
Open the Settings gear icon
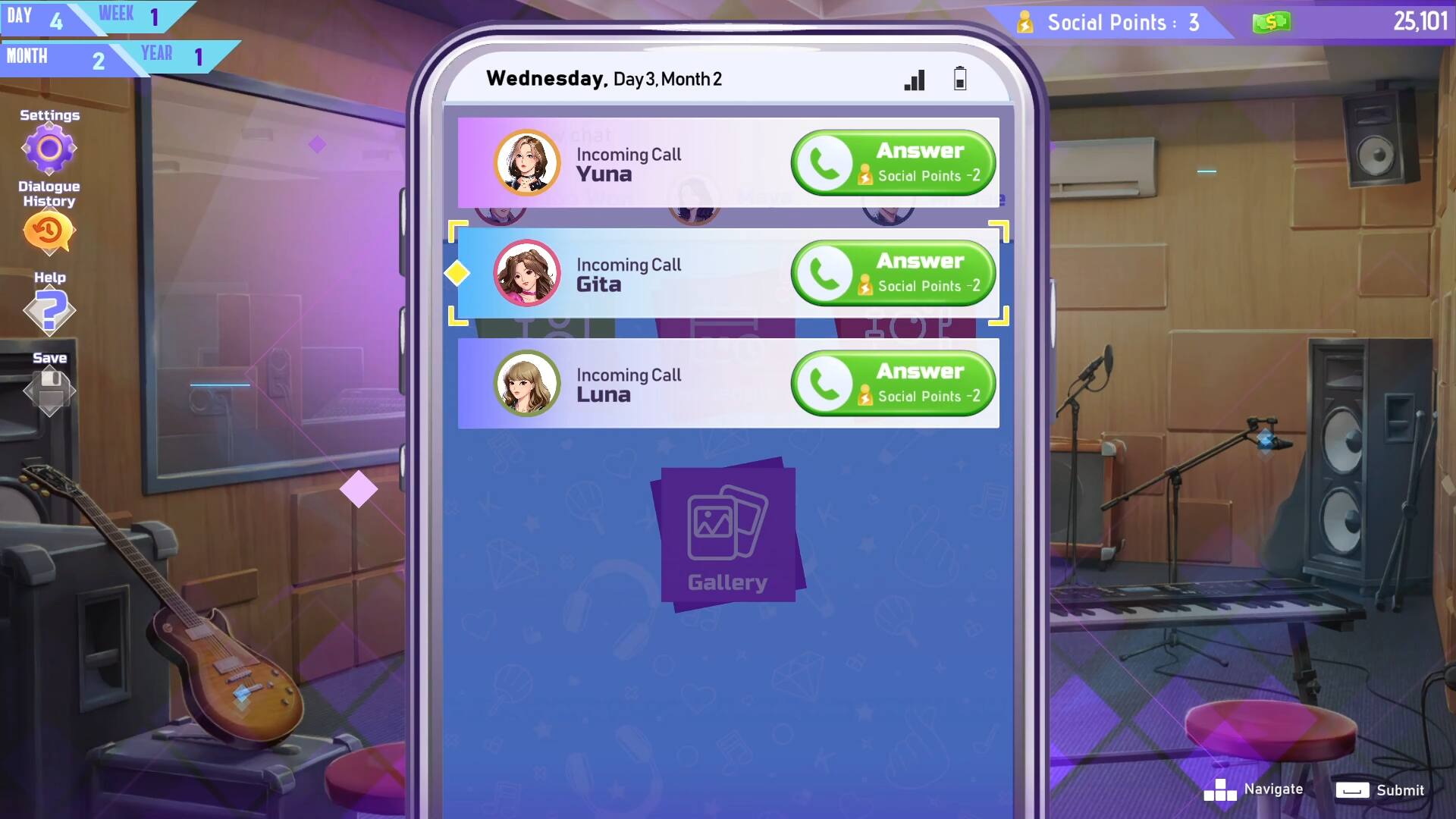(49, 149)
